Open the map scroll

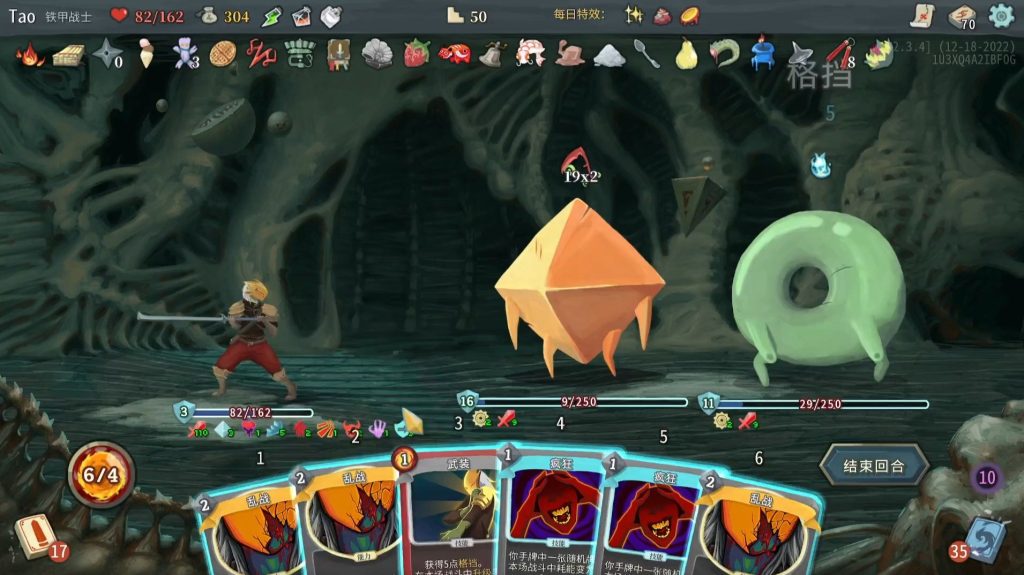point(923,15)
